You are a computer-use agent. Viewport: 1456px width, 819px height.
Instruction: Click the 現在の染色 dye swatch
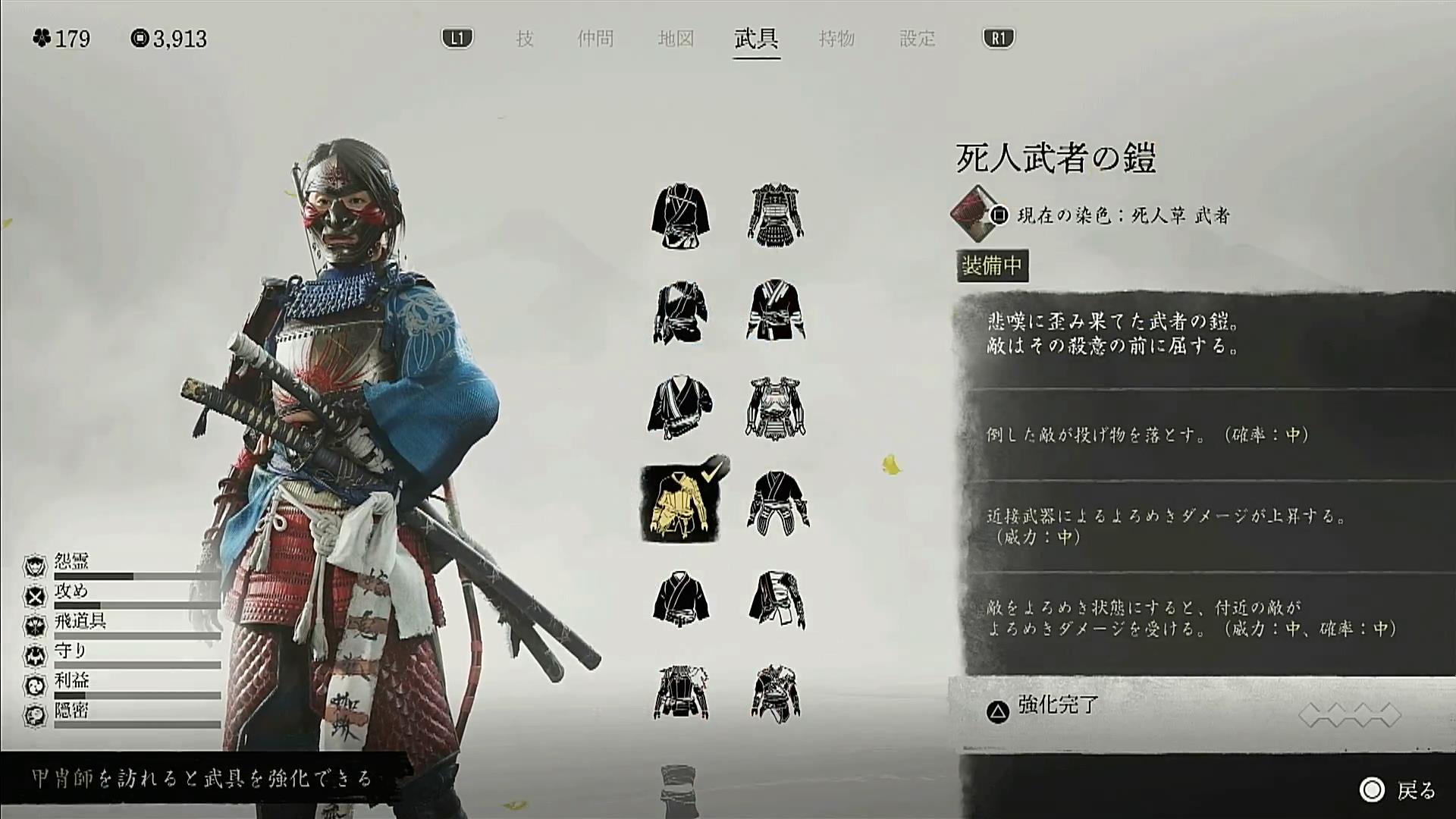tap(974, 214)
